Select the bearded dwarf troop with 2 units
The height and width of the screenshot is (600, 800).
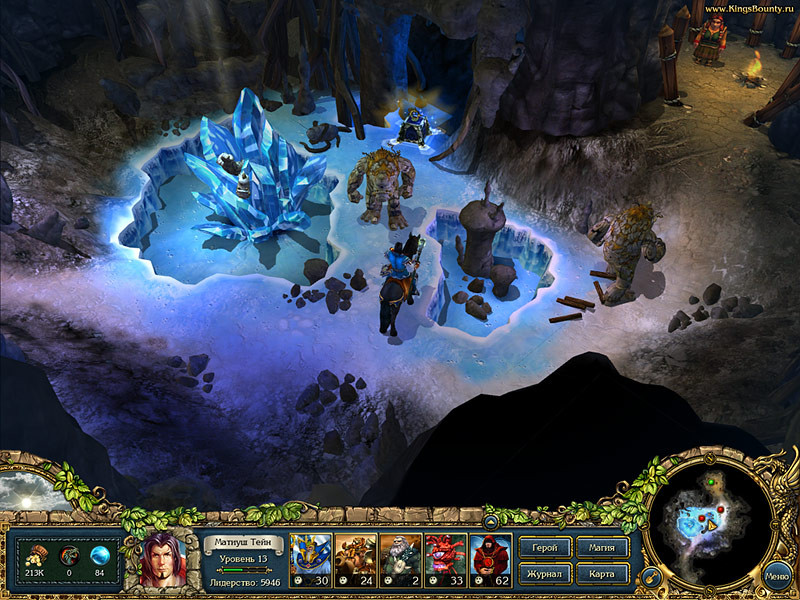point(400,559)
